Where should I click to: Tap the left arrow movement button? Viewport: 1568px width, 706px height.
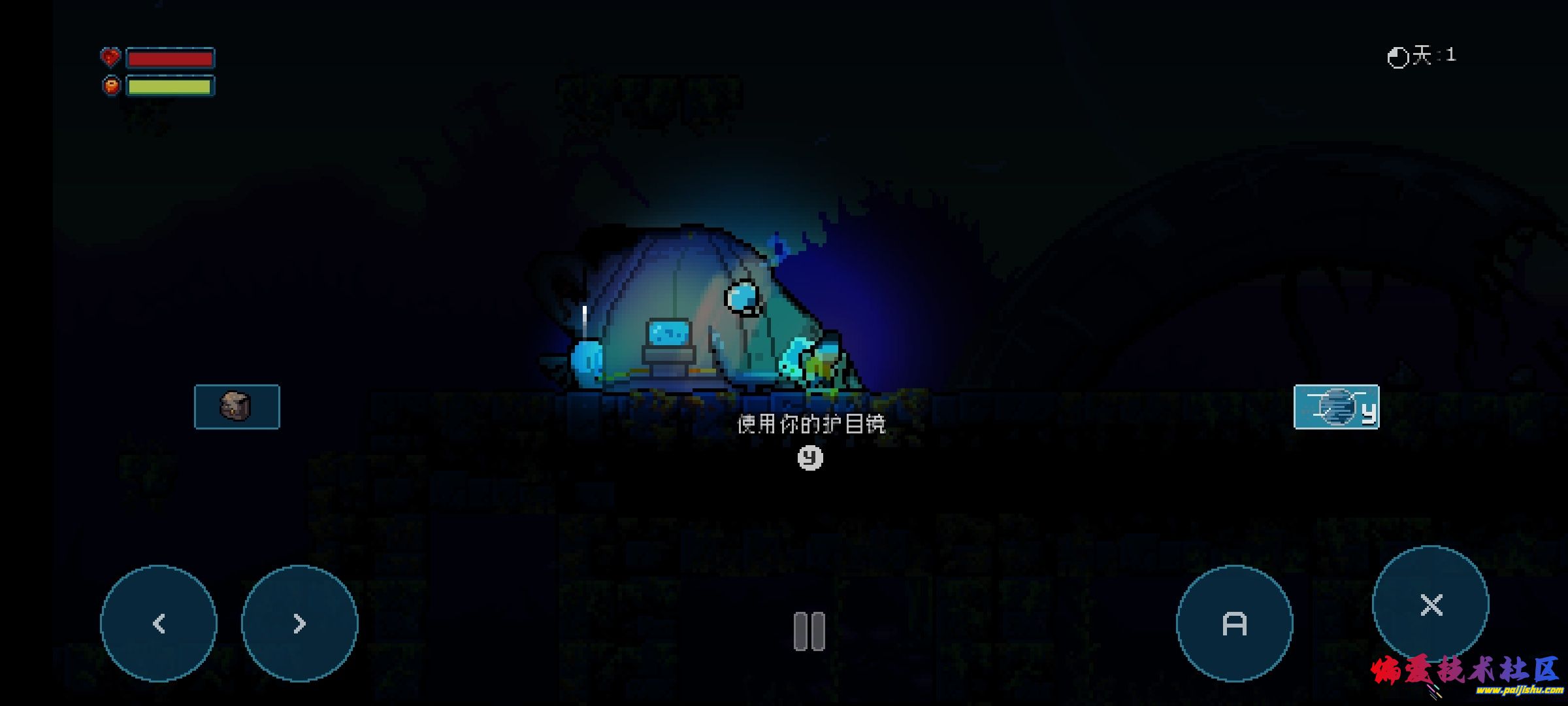(159, 623)
